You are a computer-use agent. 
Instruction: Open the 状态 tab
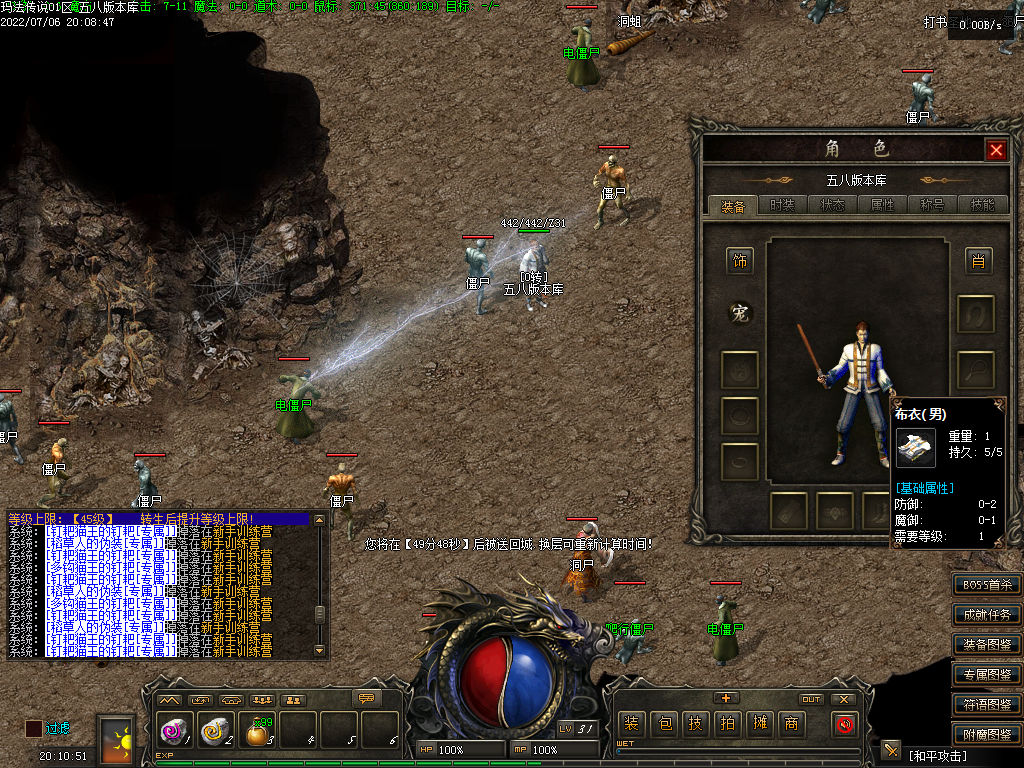[832, 206]
